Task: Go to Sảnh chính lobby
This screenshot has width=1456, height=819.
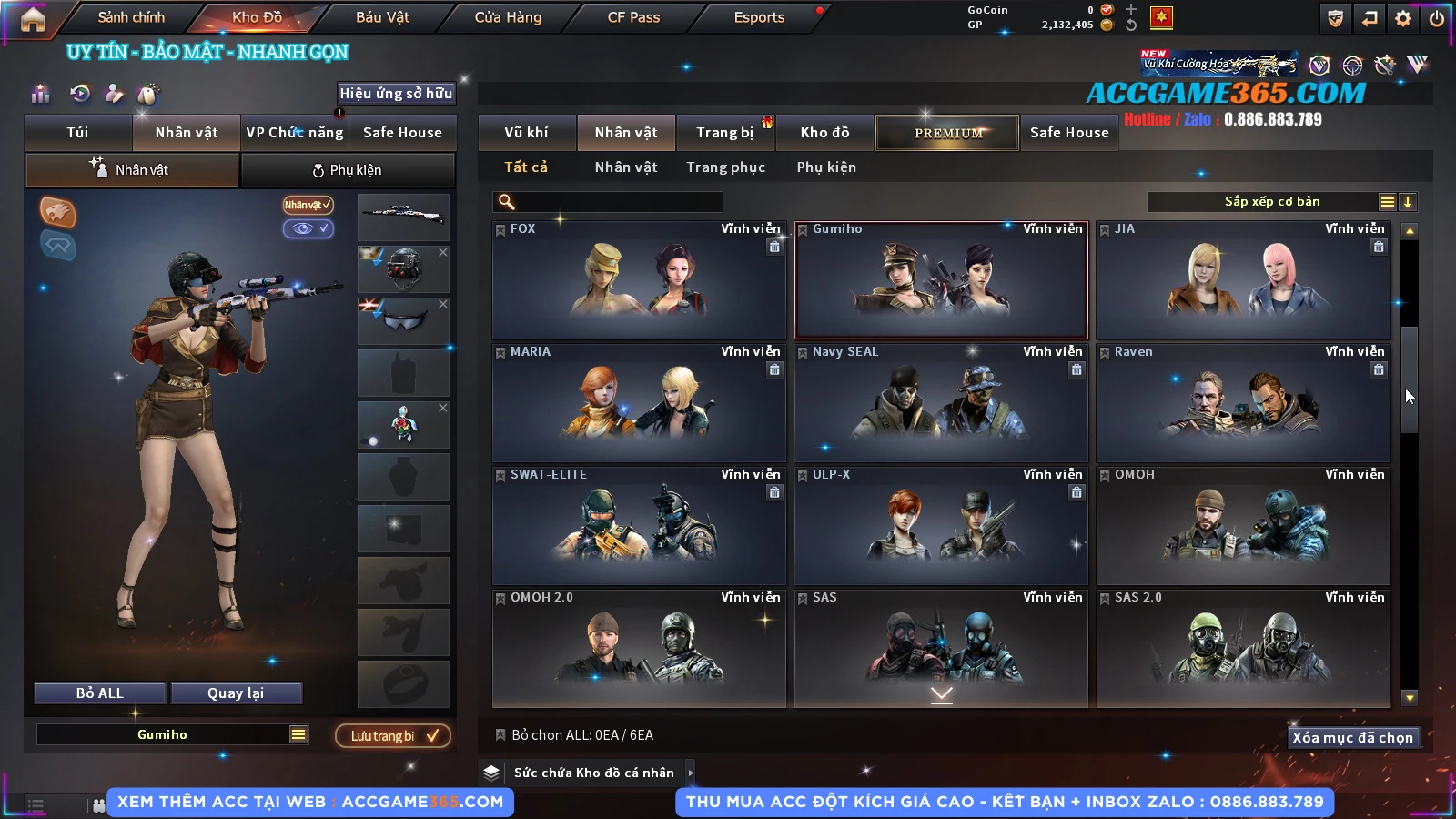Action: tap(131, 17)
